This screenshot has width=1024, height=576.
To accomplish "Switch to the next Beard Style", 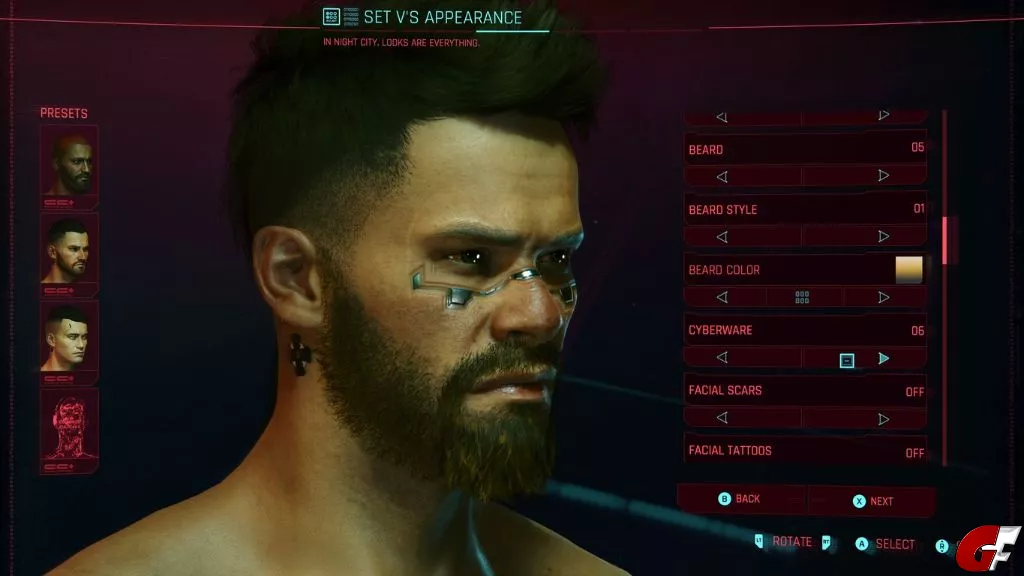I will click(x=883, y=237).
